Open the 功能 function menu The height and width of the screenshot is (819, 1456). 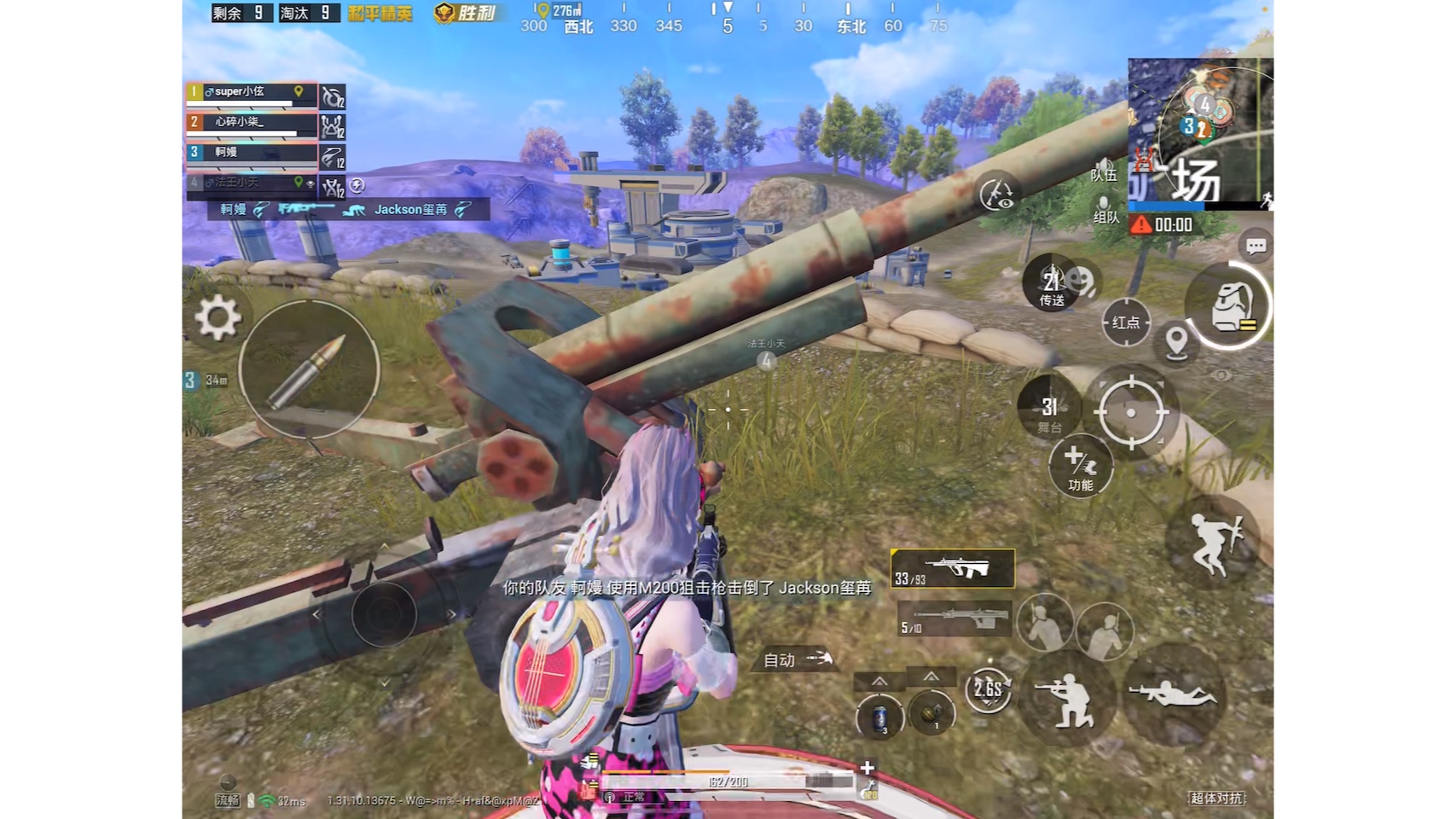(x=1081, y=468)
